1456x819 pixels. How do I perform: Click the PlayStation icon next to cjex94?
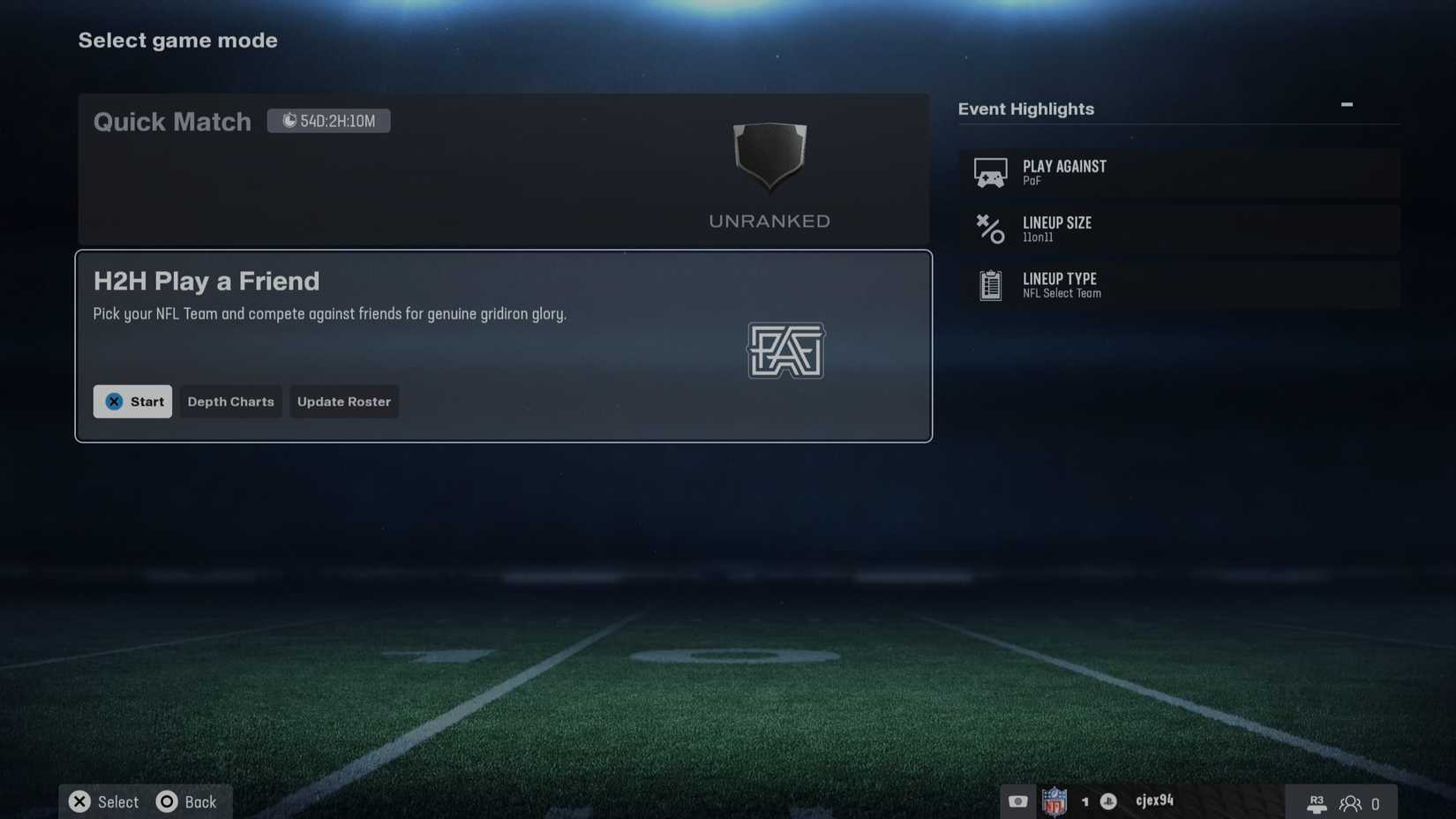click(x=1107, y=801)
